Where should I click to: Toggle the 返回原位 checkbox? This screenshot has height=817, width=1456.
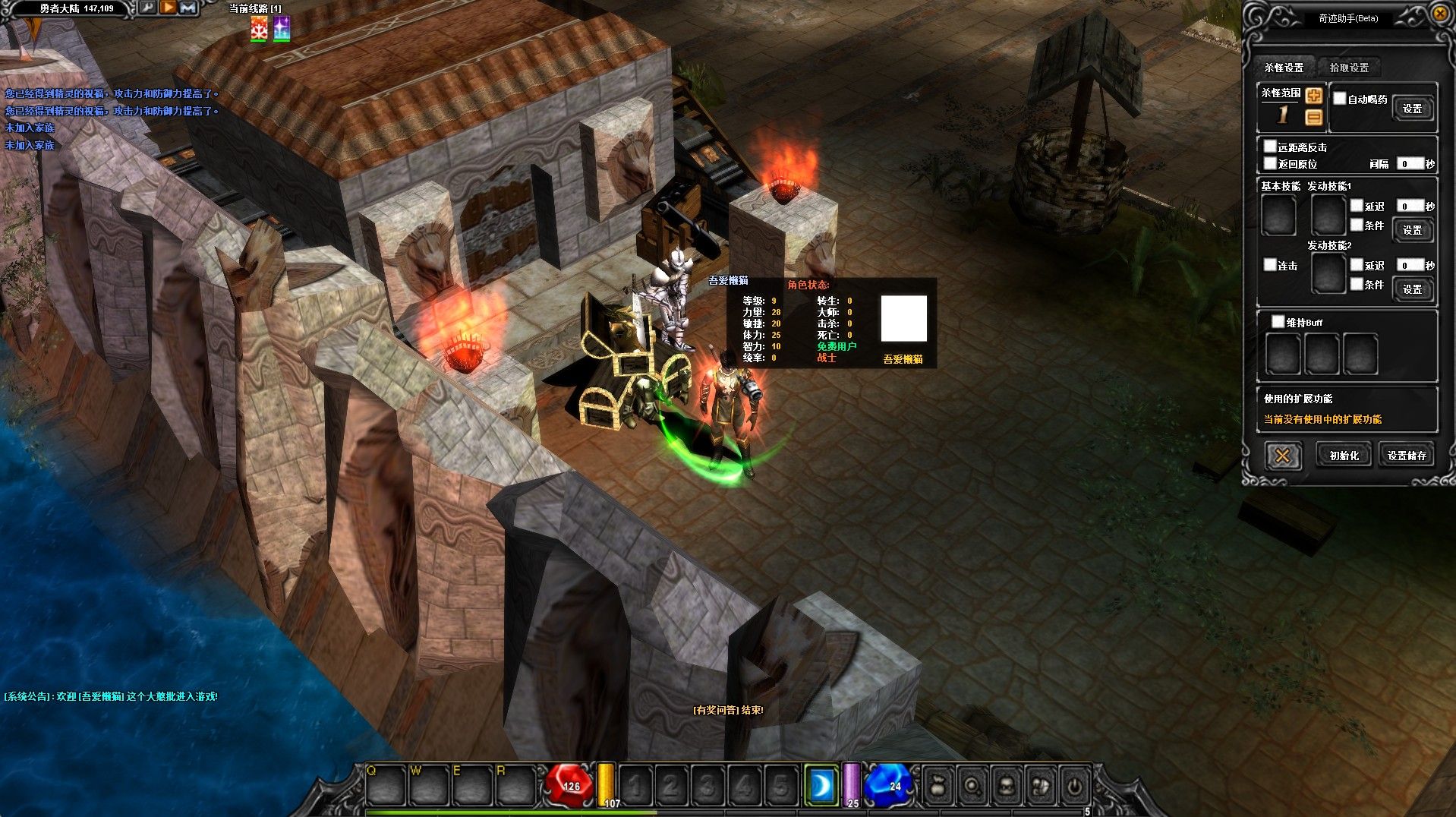point(1270,163)
